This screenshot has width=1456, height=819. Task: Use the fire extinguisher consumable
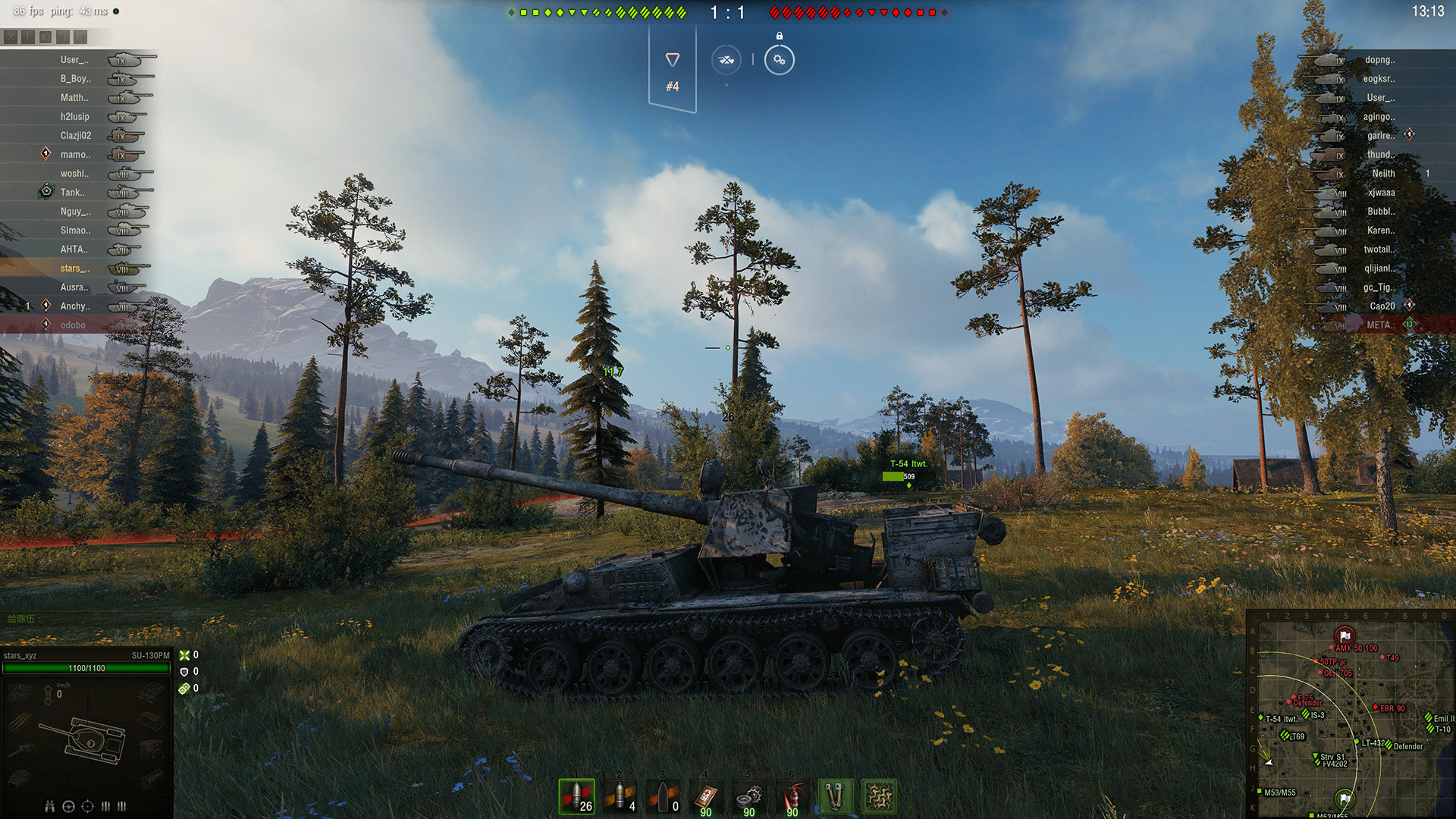[x=792, y=796]
